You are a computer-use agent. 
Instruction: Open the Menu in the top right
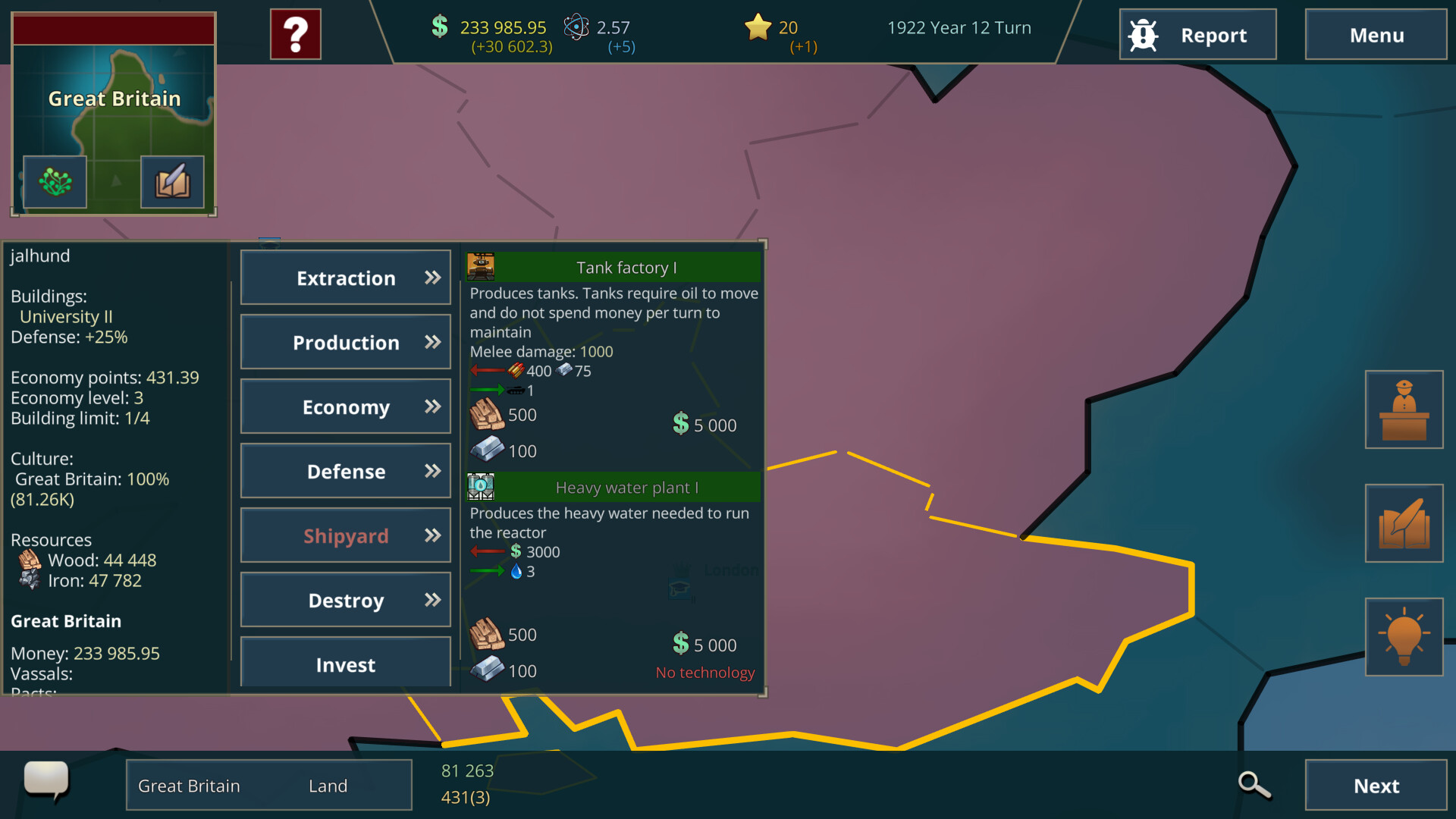click(x=1376, y=34)
